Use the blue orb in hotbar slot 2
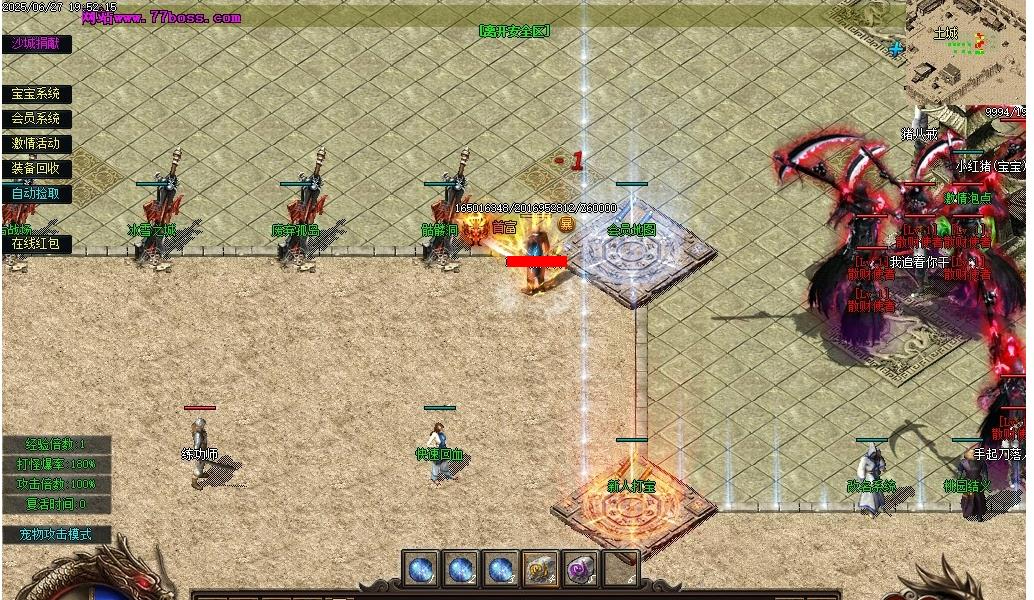This screenshot has height=600, width=1034. pyautogui.click(x=460, y=569)
